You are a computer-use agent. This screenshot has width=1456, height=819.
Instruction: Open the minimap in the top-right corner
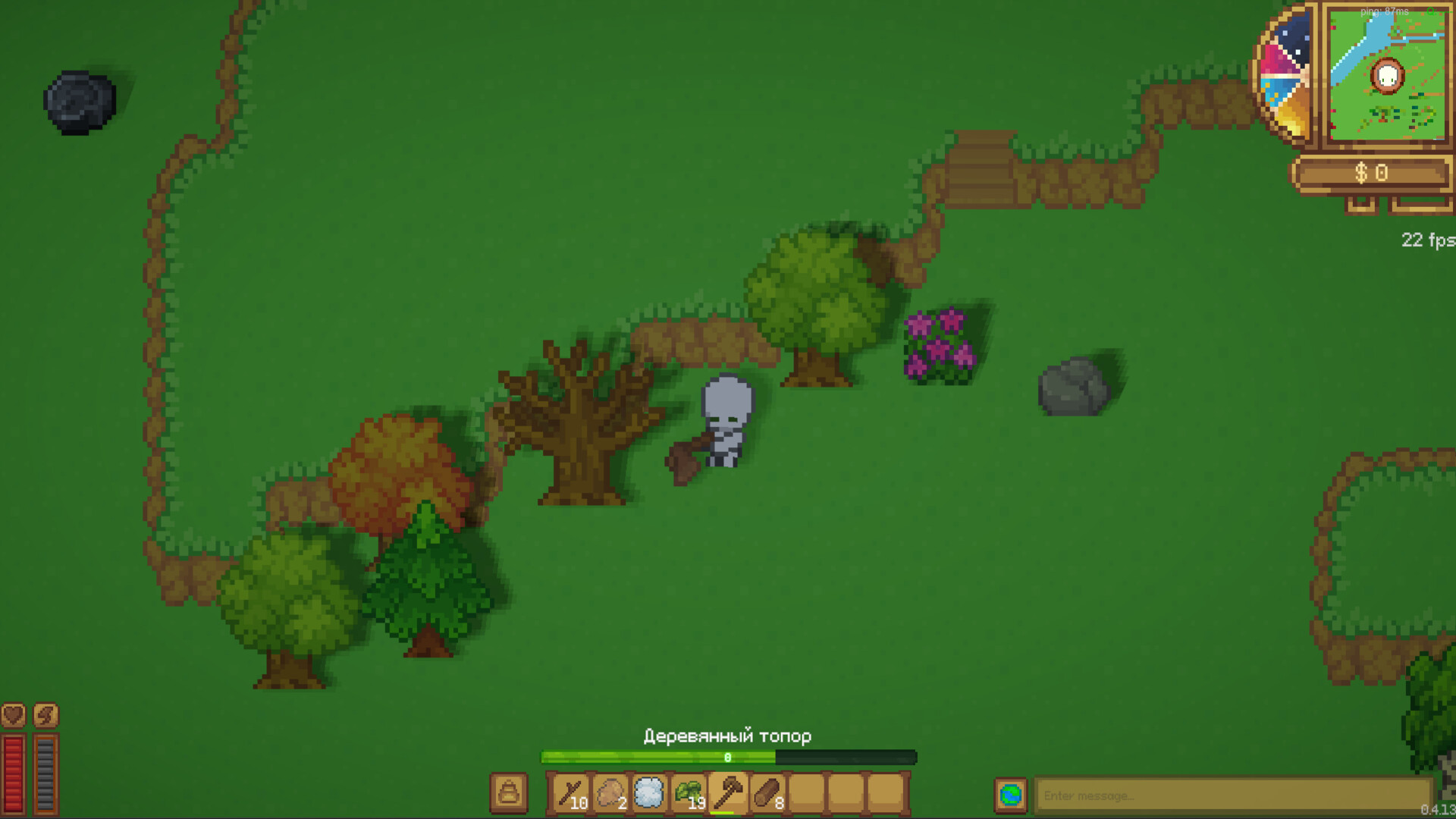1388,76
